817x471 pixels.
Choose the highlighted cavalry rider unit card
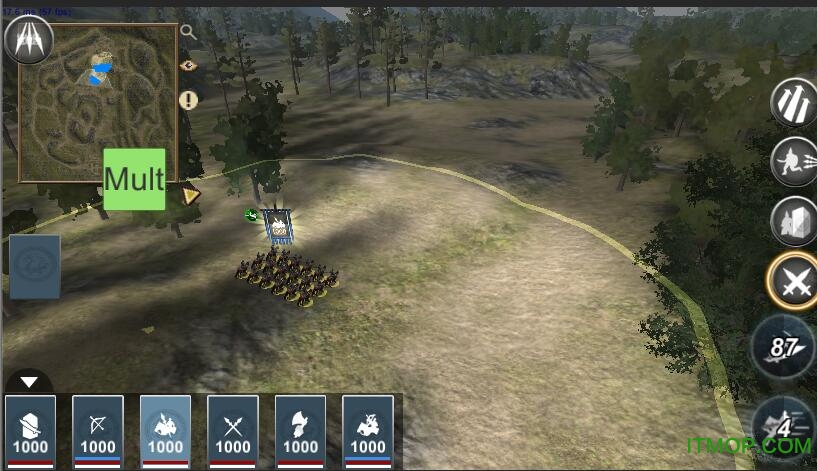pyautogui.click(x=165, y=431)
